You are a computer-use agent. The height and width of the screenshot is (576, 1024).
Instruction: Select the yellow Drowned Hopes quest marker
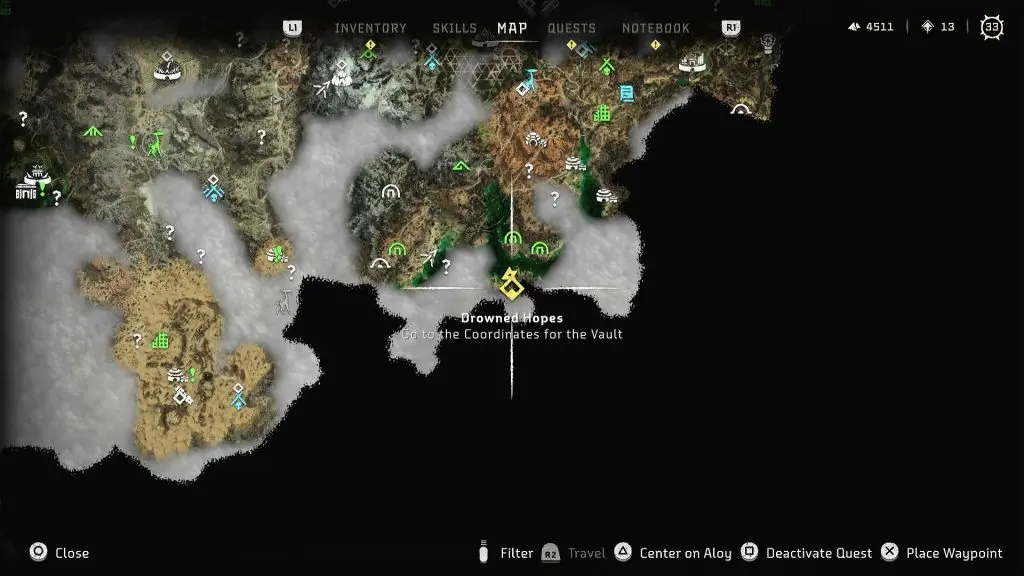coord(512,285)
